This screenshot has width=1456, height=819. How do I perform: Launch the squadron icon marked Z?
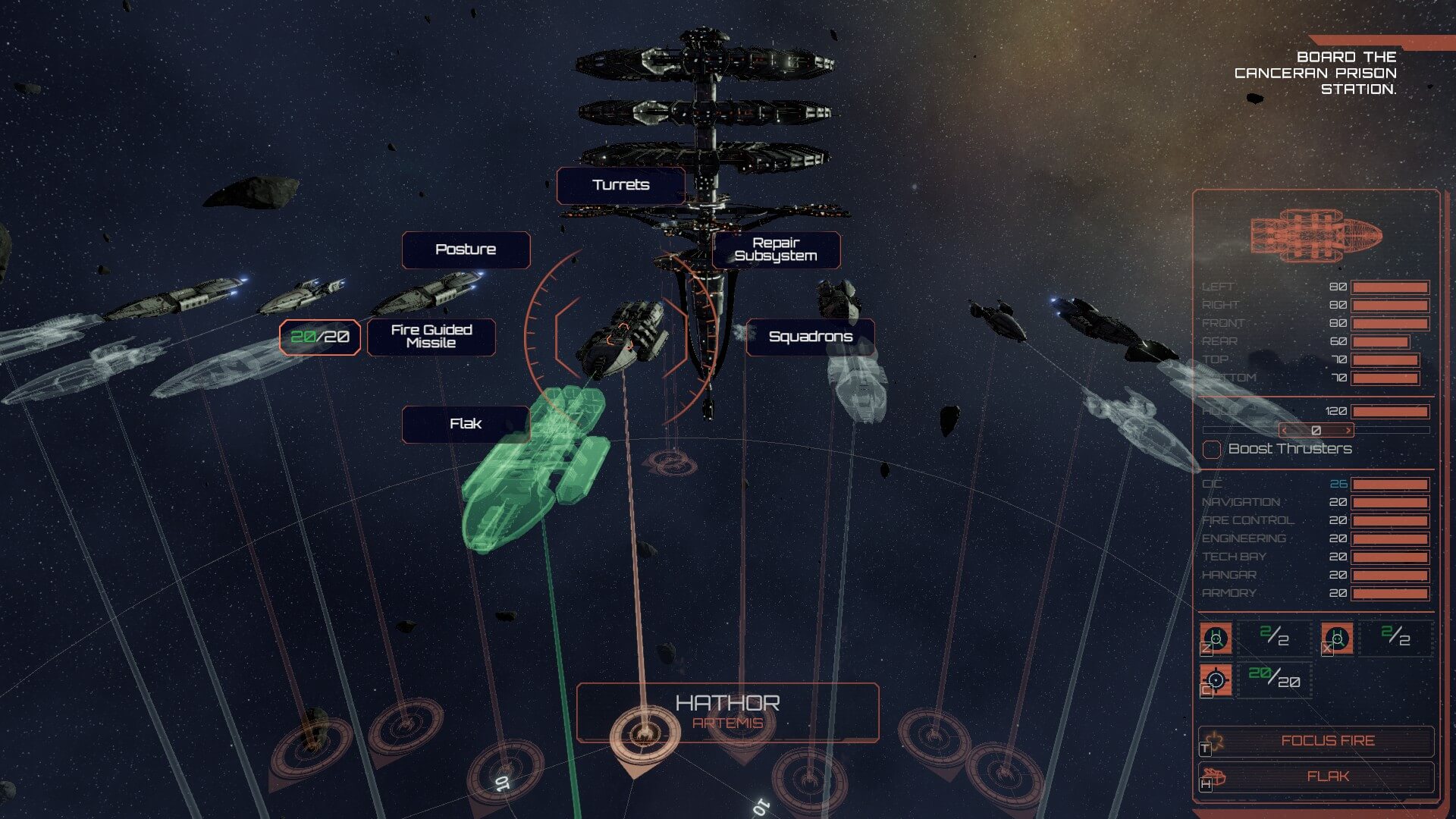tap(1216, 639)
